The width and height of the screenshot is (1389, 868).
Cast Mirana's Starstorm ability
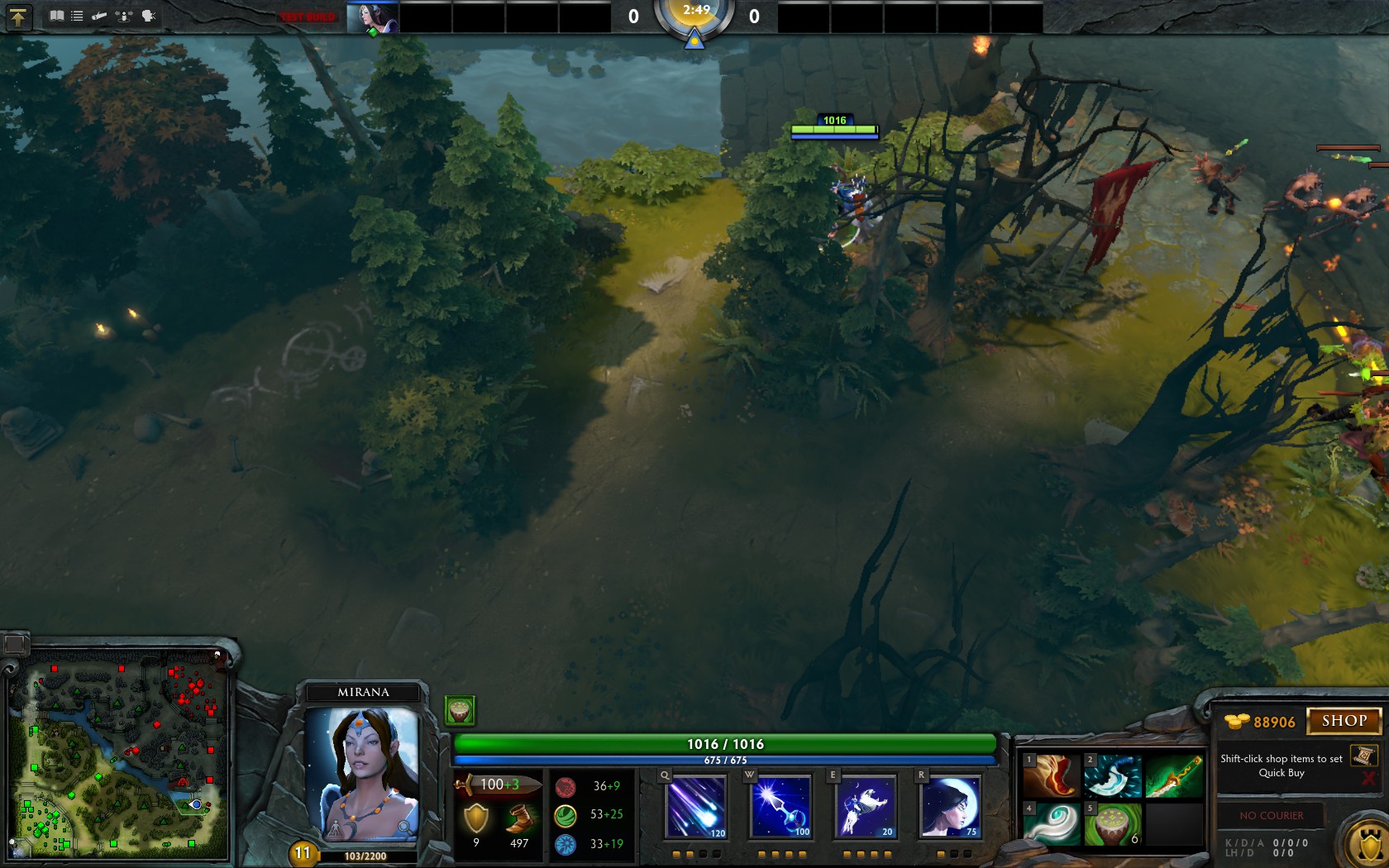click(695, 807)
